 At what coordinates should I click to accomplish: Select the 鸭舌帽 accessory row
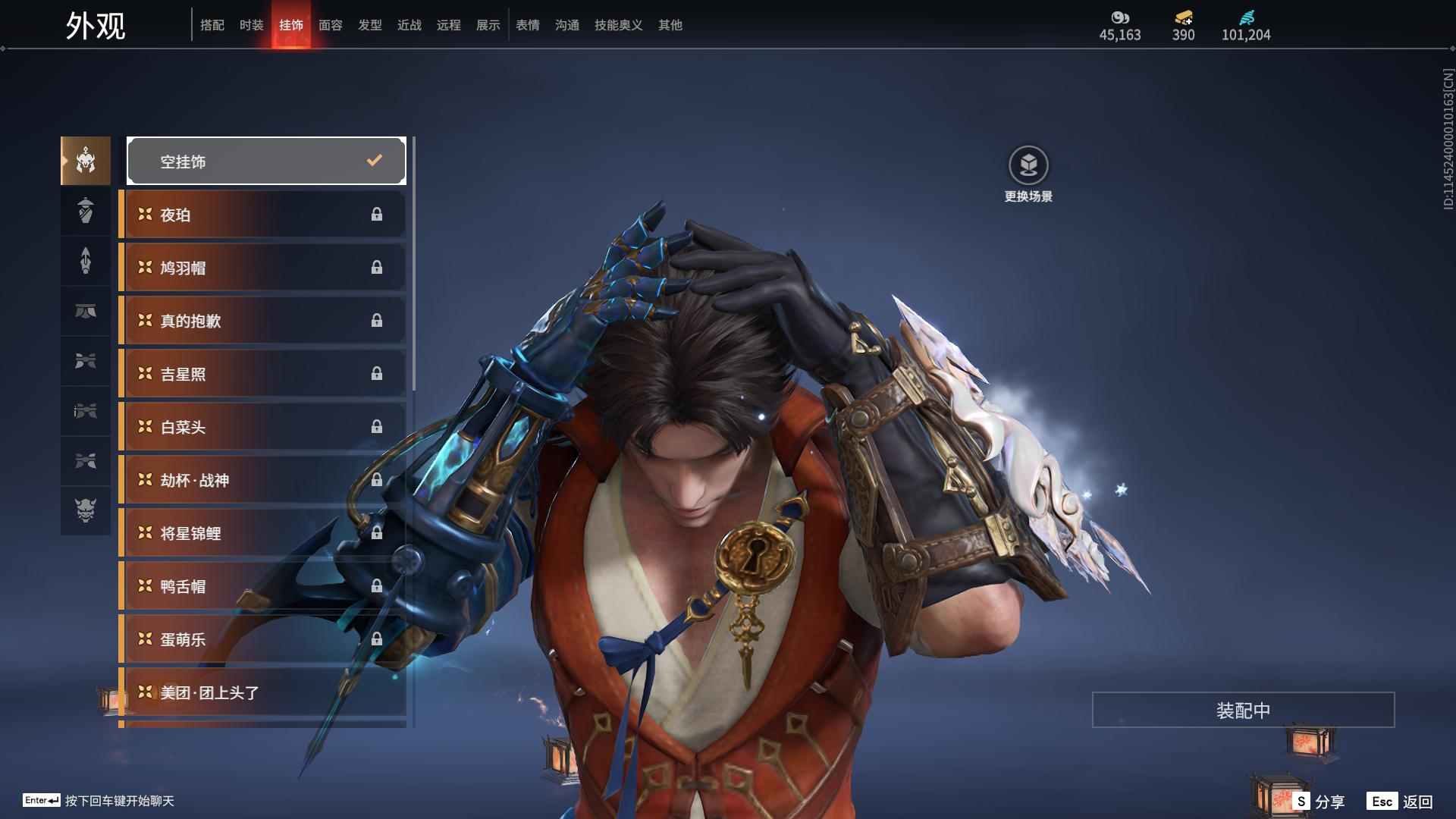point(262,586)
